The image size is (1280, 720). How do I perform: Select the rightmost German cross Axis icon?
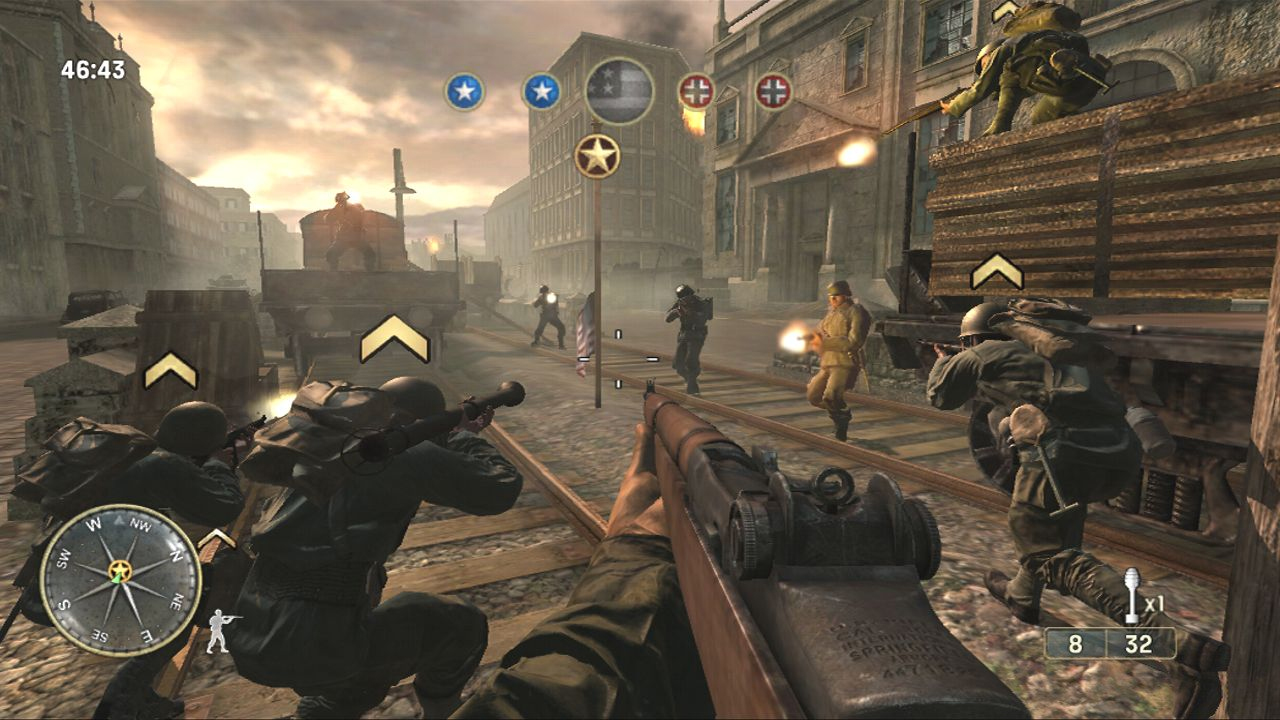click(x=775, y=90)
